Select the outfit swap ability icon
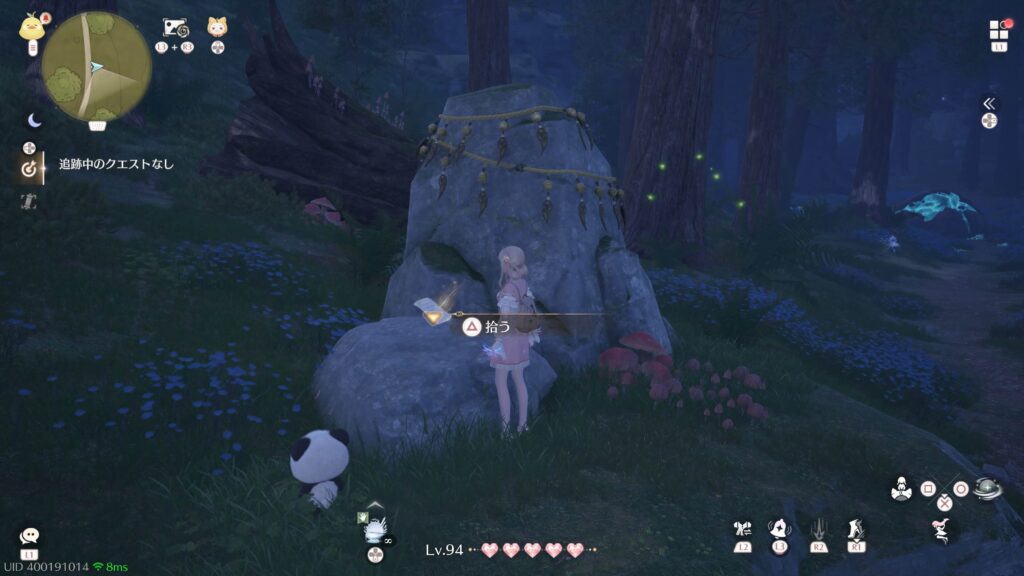Screen dimensions: 1024x576 [742, 530]
